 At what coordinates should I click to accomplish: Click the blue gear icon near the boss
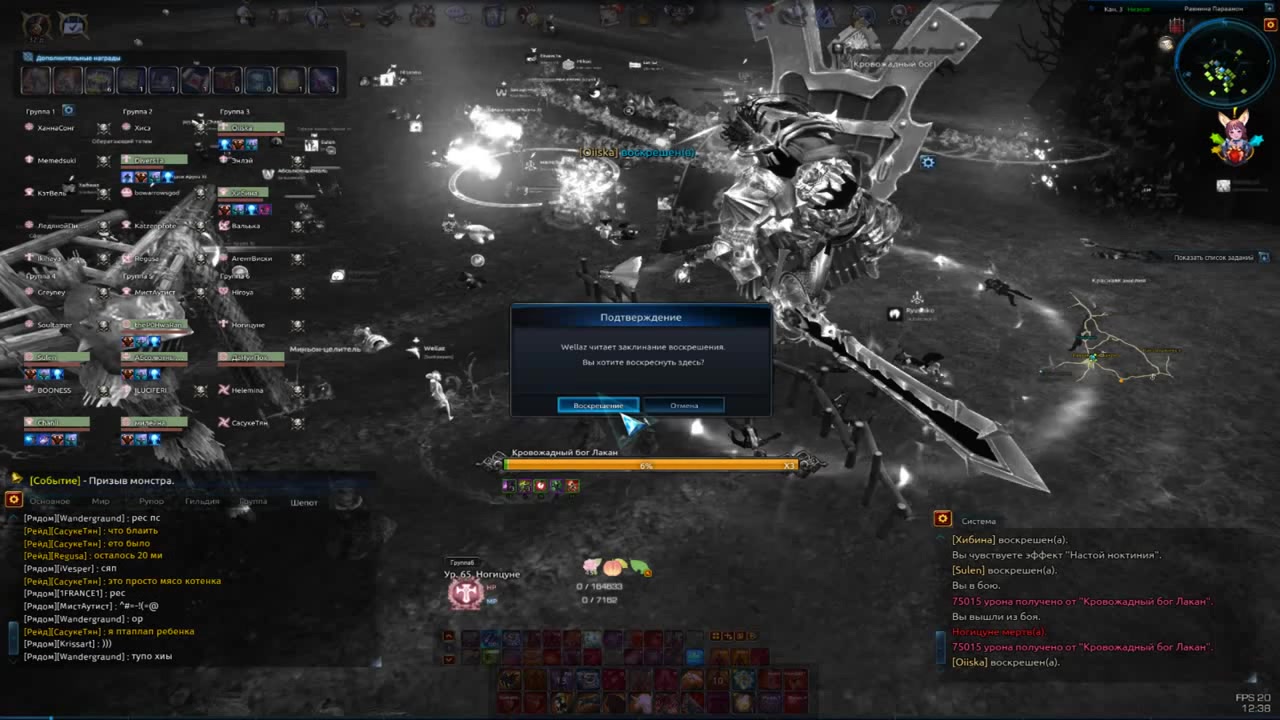tap(928, 162)
